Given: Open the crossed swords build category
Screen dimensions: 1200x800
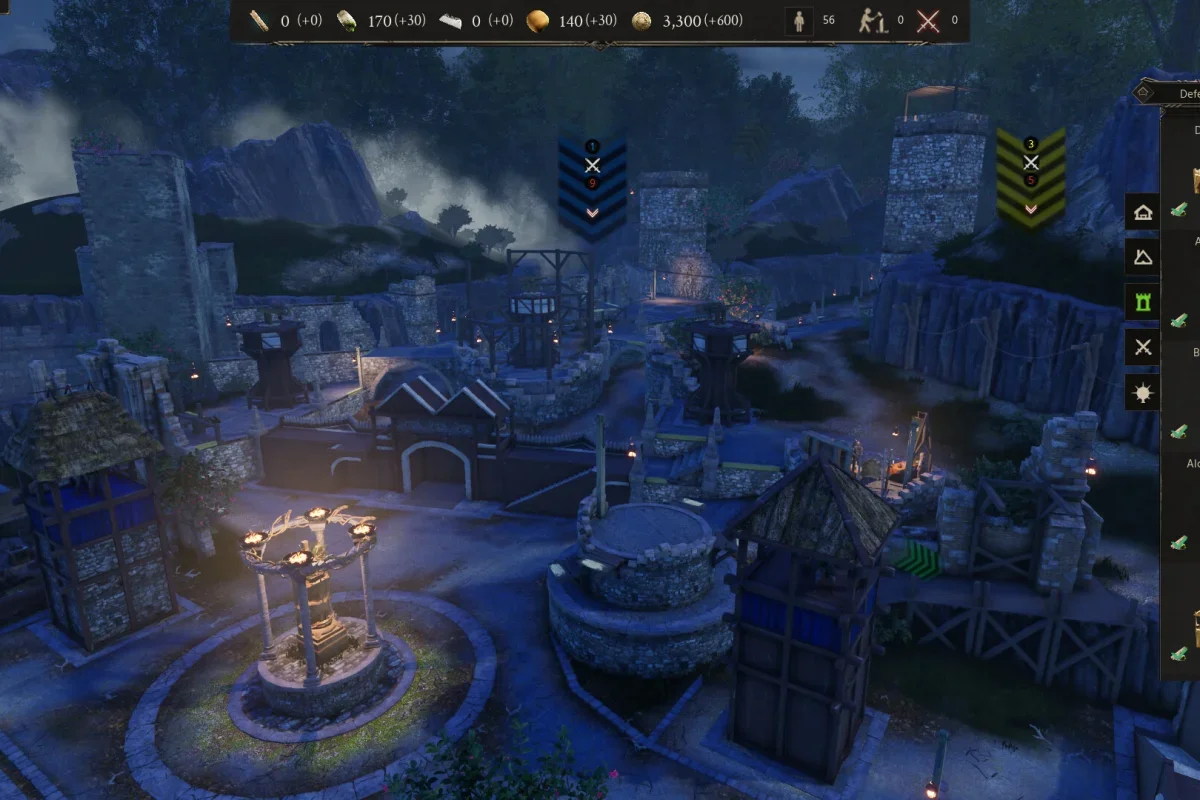Looking at the screenshot, I should tap(1143, 348).
